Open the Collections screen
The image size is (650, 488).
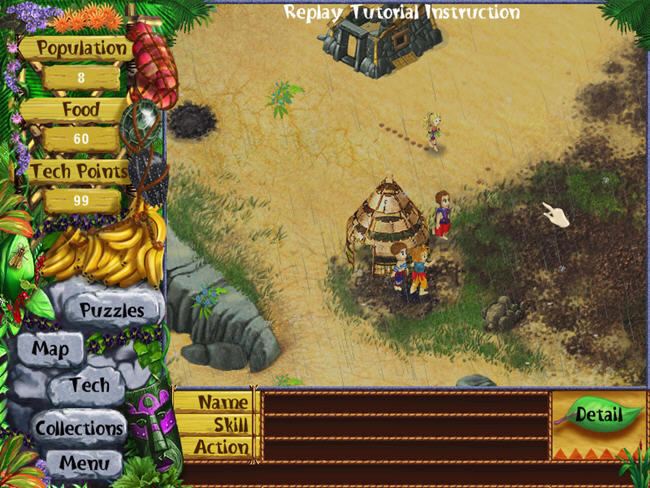79,428
